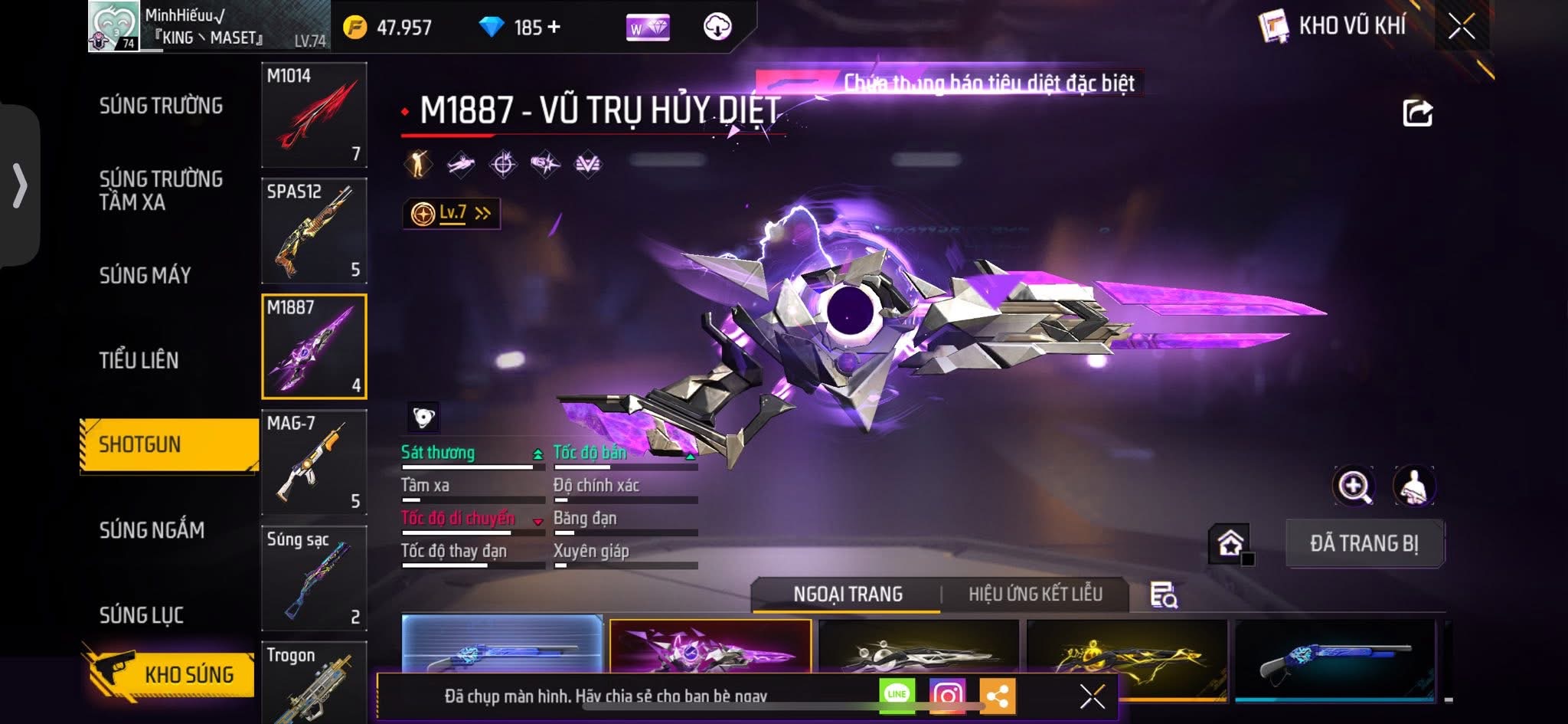The image size is (1568, 724).
Task: Share the weapon using the top-right share icon
Action: (x=1417, y=113)
